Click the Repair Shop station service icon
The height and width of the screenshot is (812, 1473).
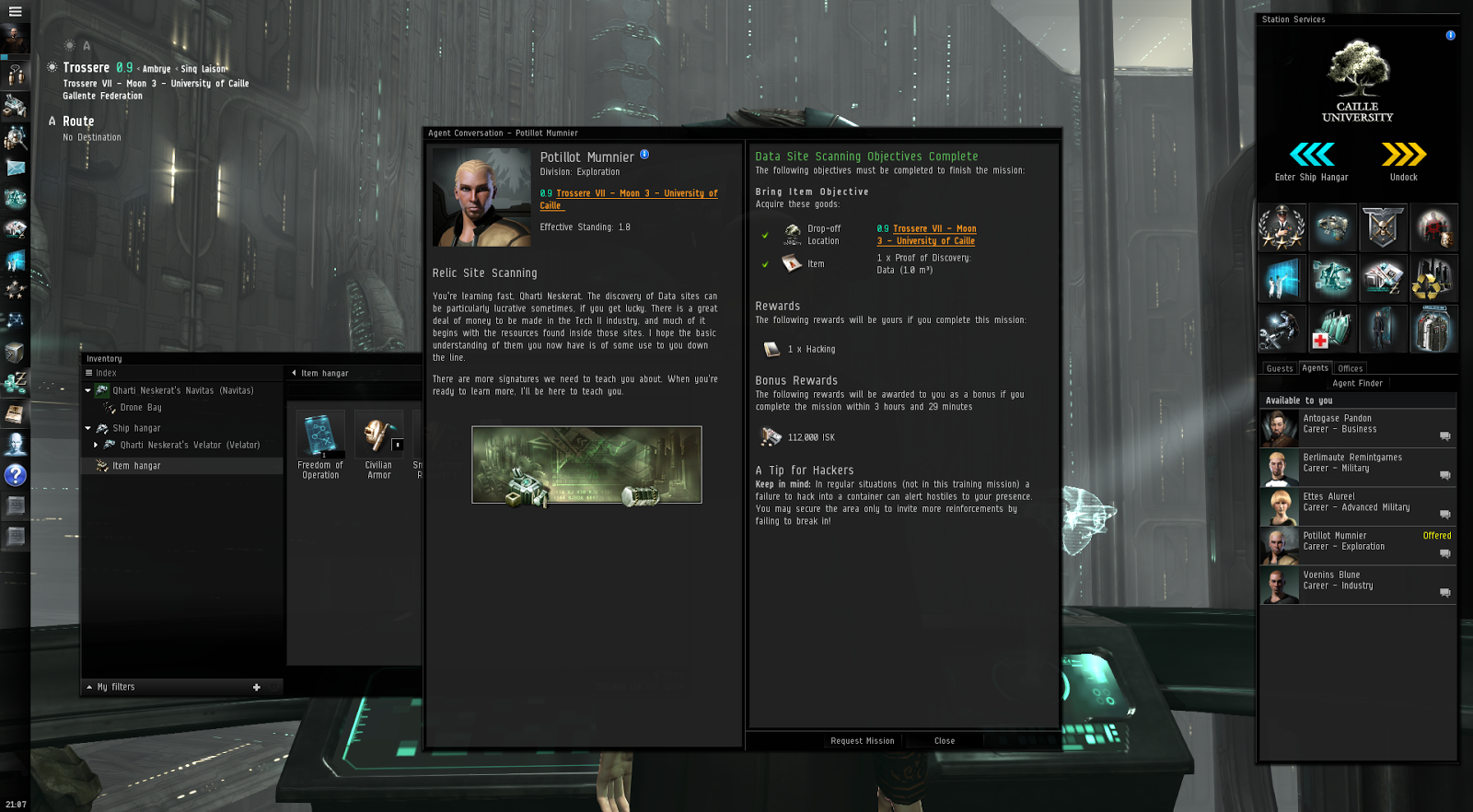click(1282, 330)
